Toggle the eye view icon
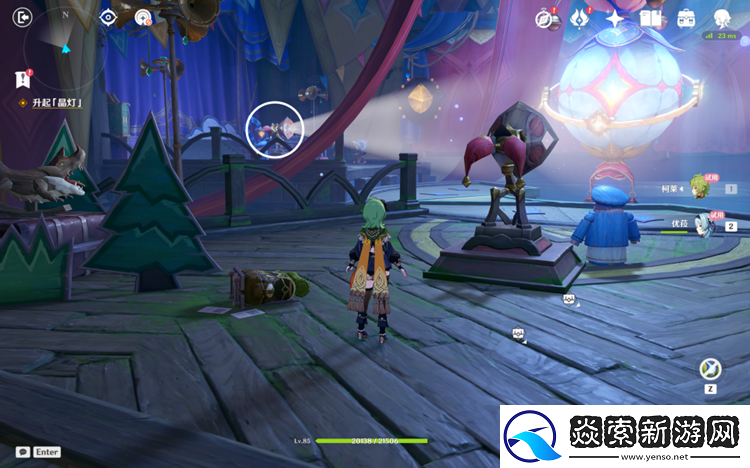Viewport: 750px width, 468px height. pos(108,17)
